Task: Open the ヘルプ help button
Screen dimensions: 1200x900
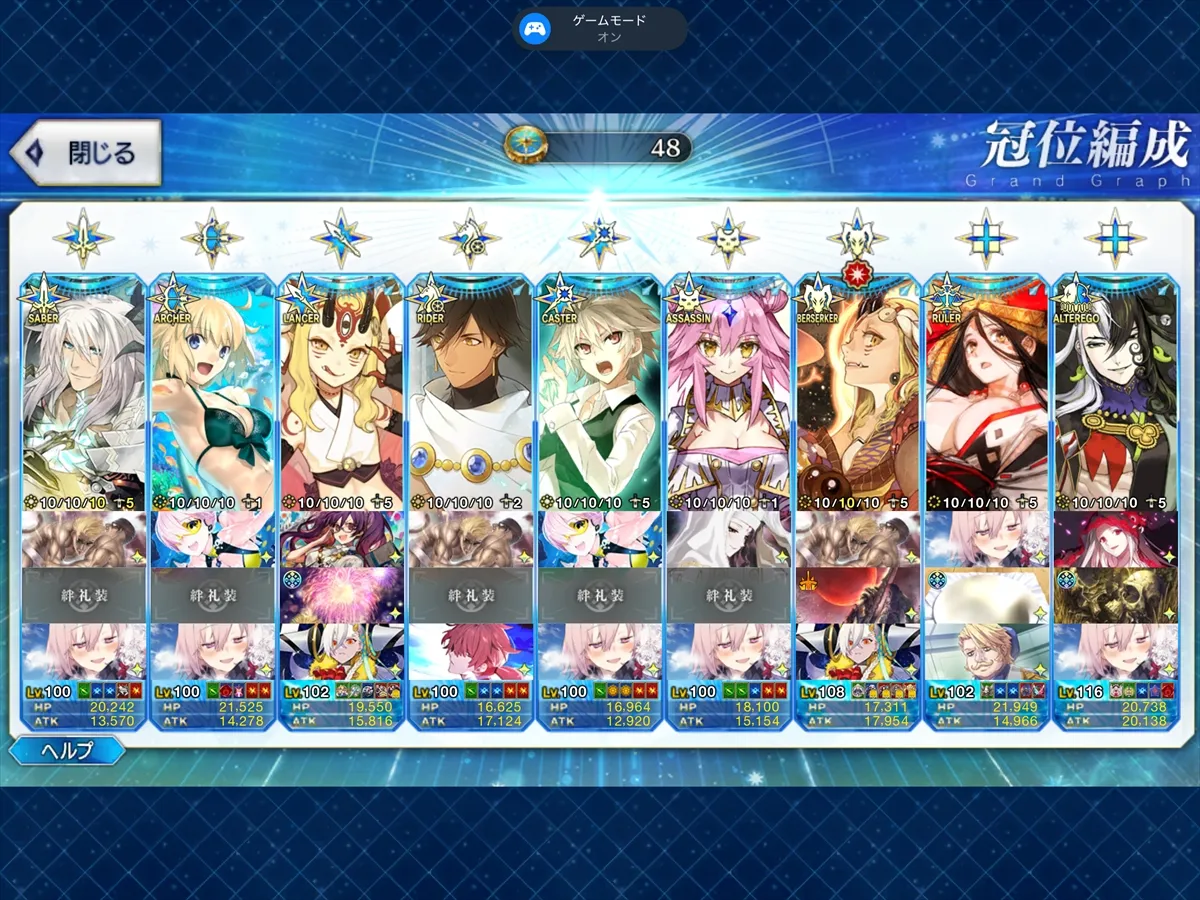Action: pyautogui.click(x=68, y=750)
